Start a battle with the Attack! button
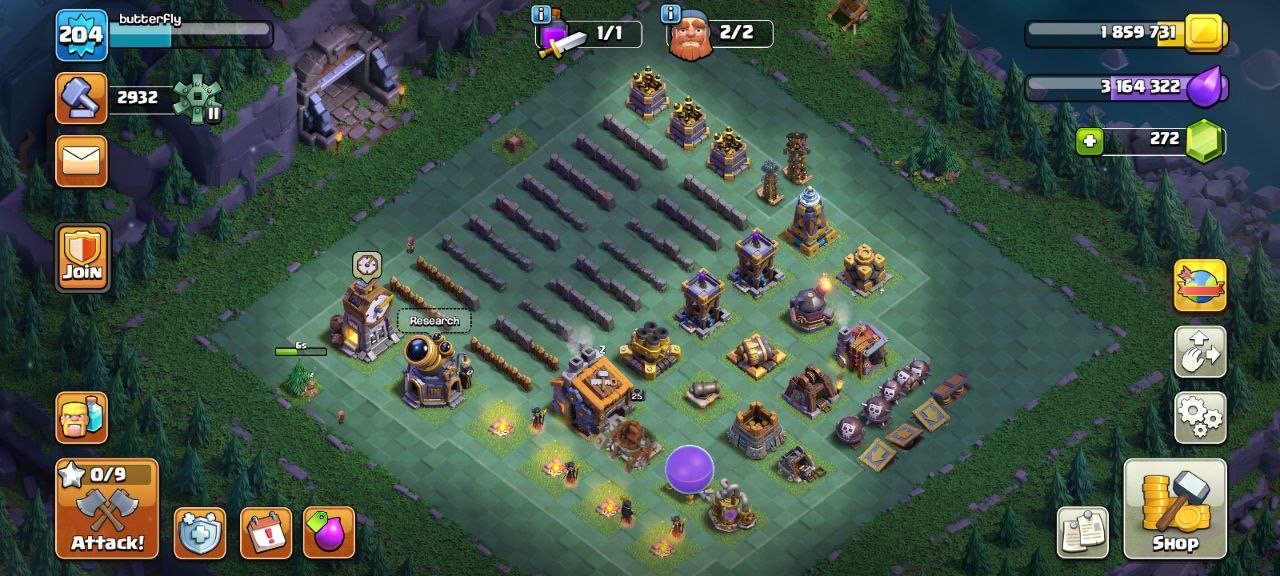 pos(107,508)
